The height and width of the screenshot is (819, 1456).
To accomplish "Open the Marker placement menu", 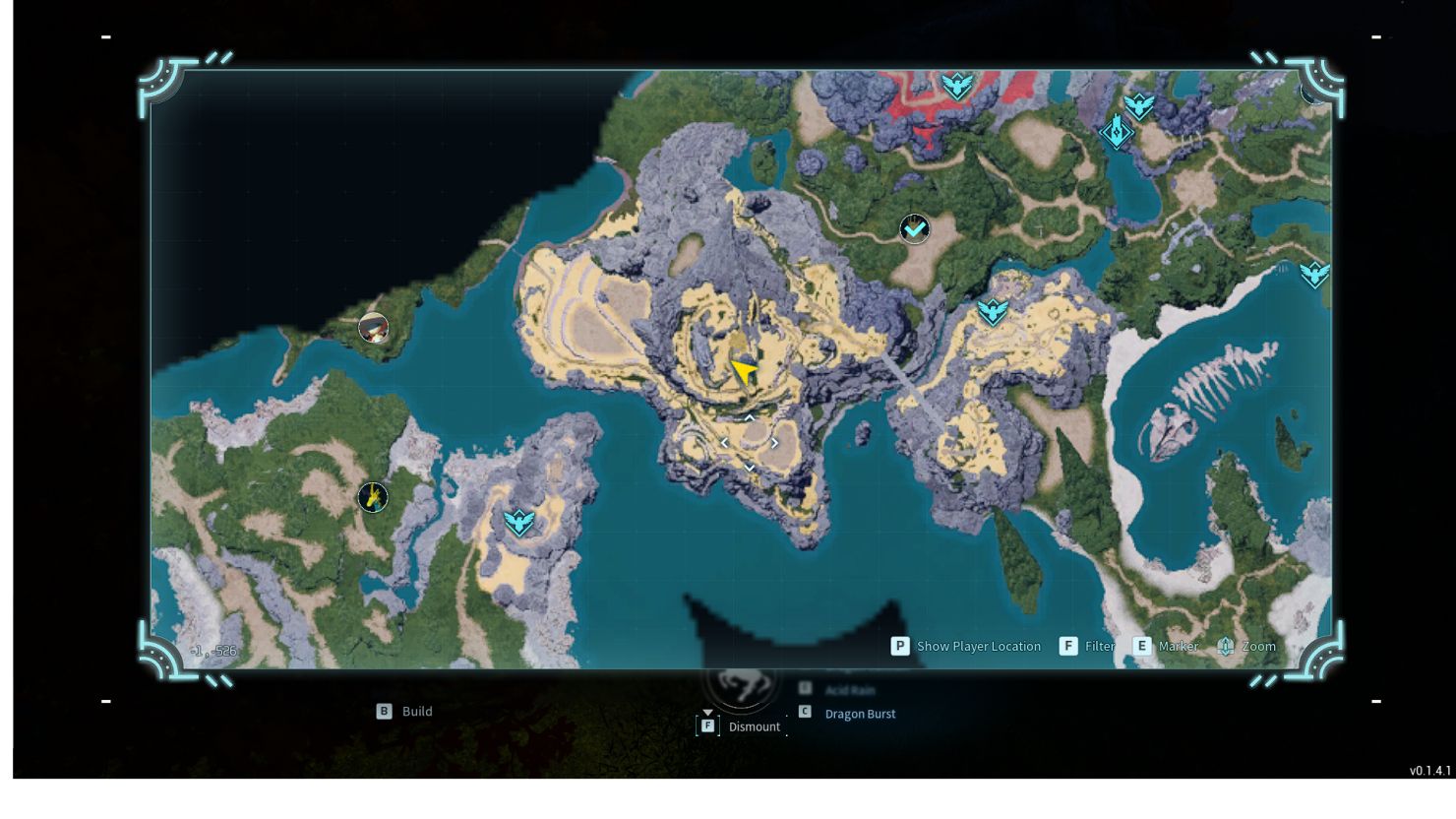I will coord(1141,647).
